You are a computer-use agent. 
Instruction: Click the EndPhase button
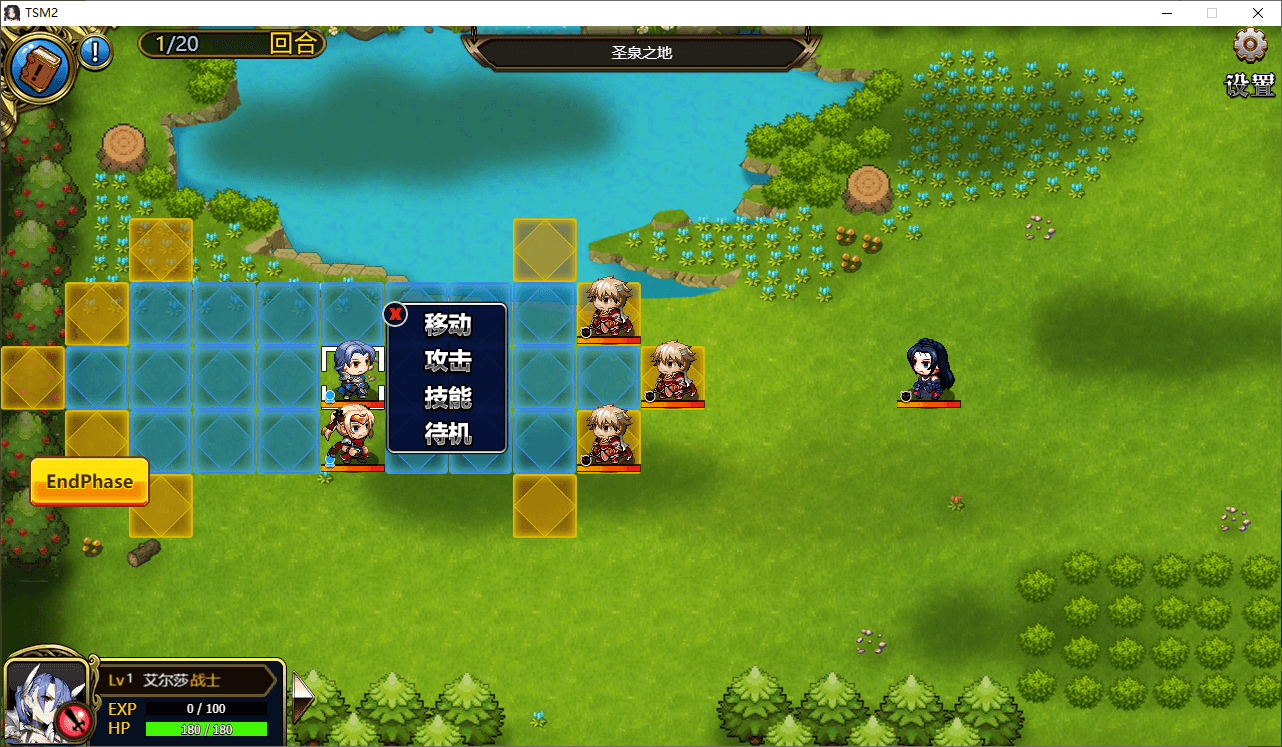pyautogui.click(x=89, y=482)
